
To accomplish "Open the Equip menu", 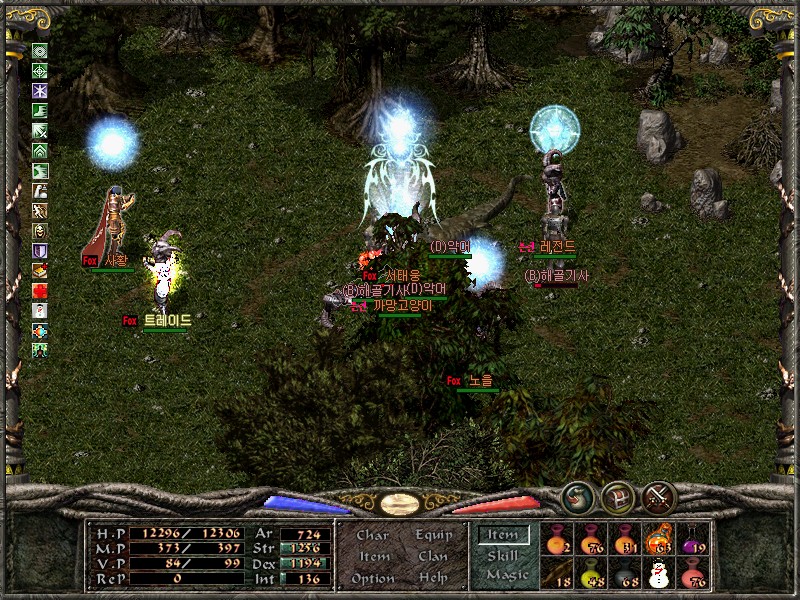I will pyautogui.click(x=433, y=535).
